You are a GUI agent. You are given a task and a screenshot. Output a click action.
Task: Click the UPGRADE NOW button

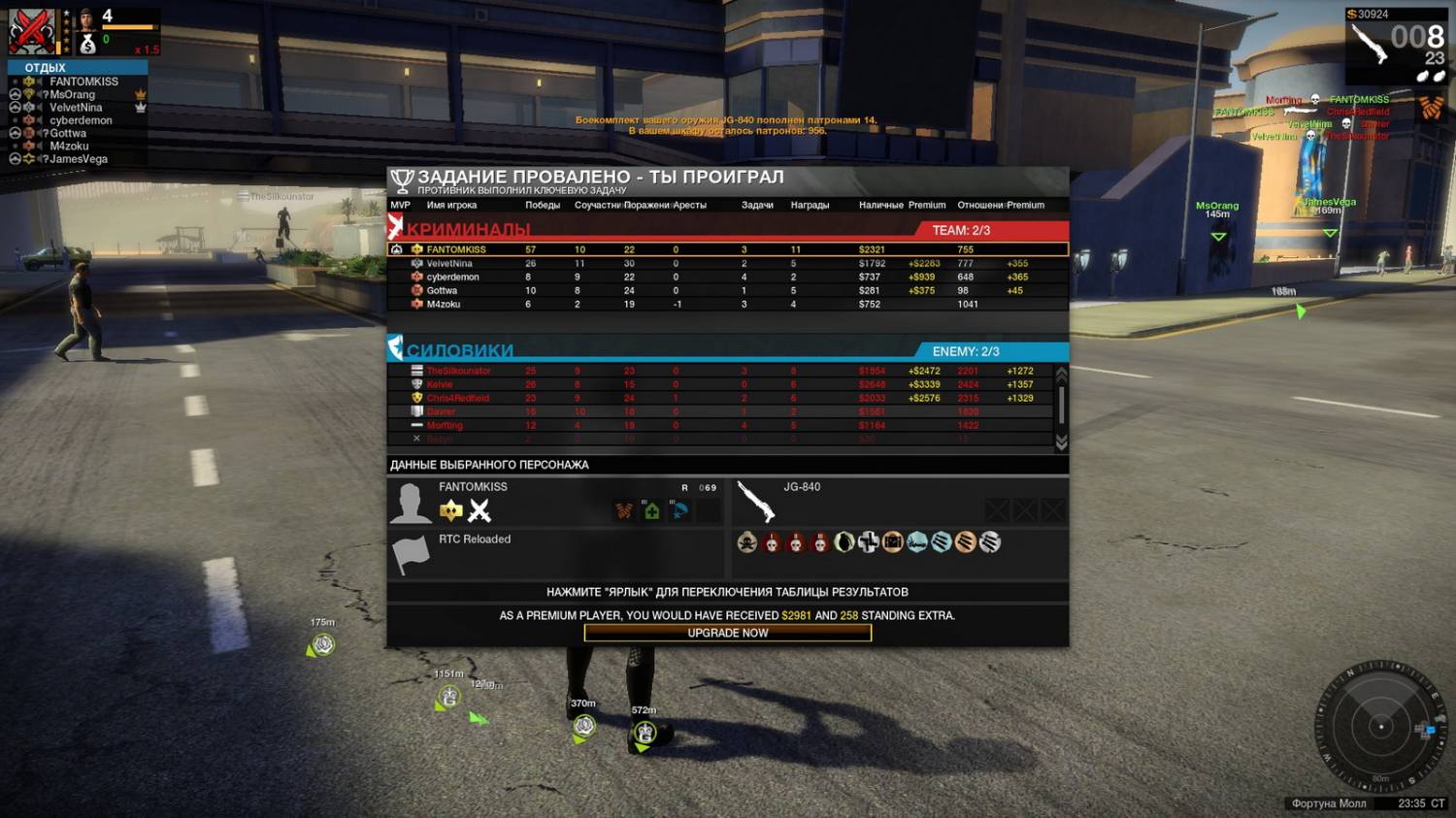(728, 633)
